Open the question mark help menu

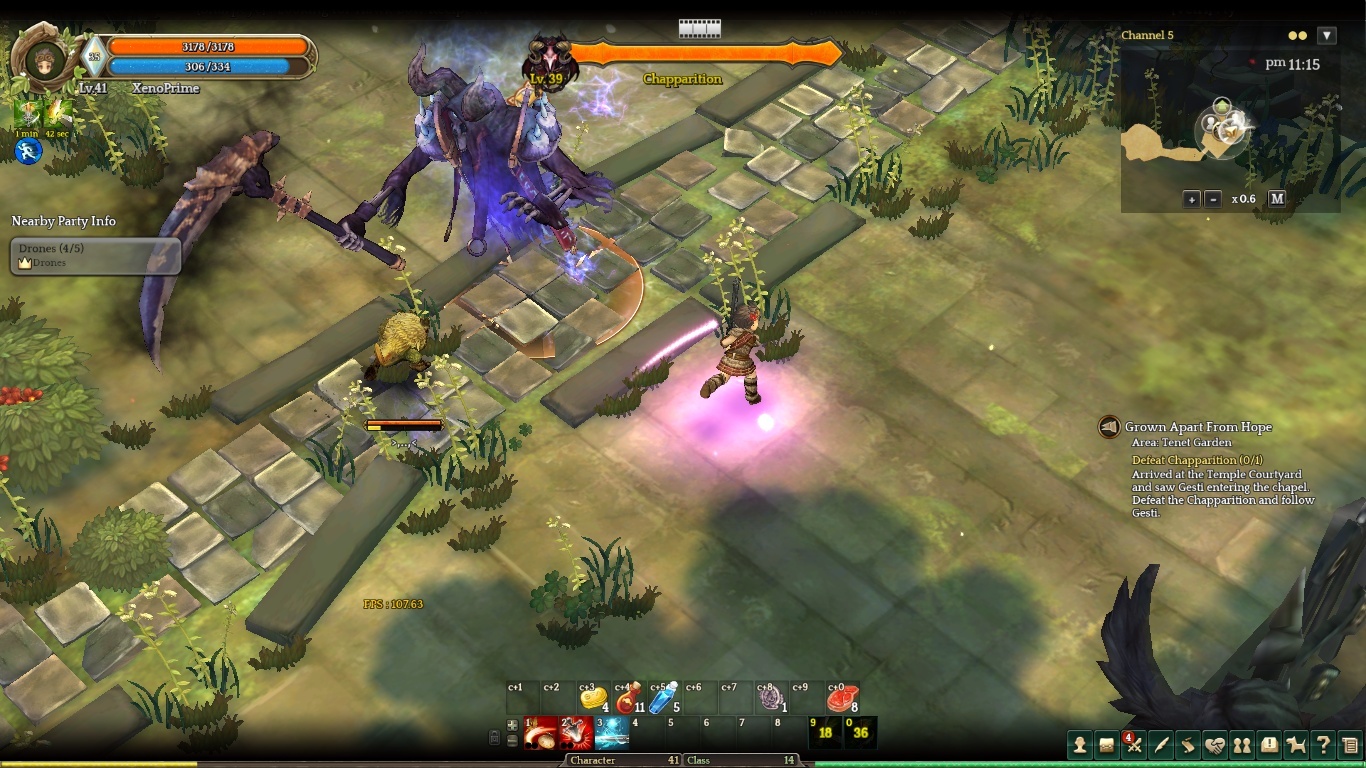[x=1323, y=745]
